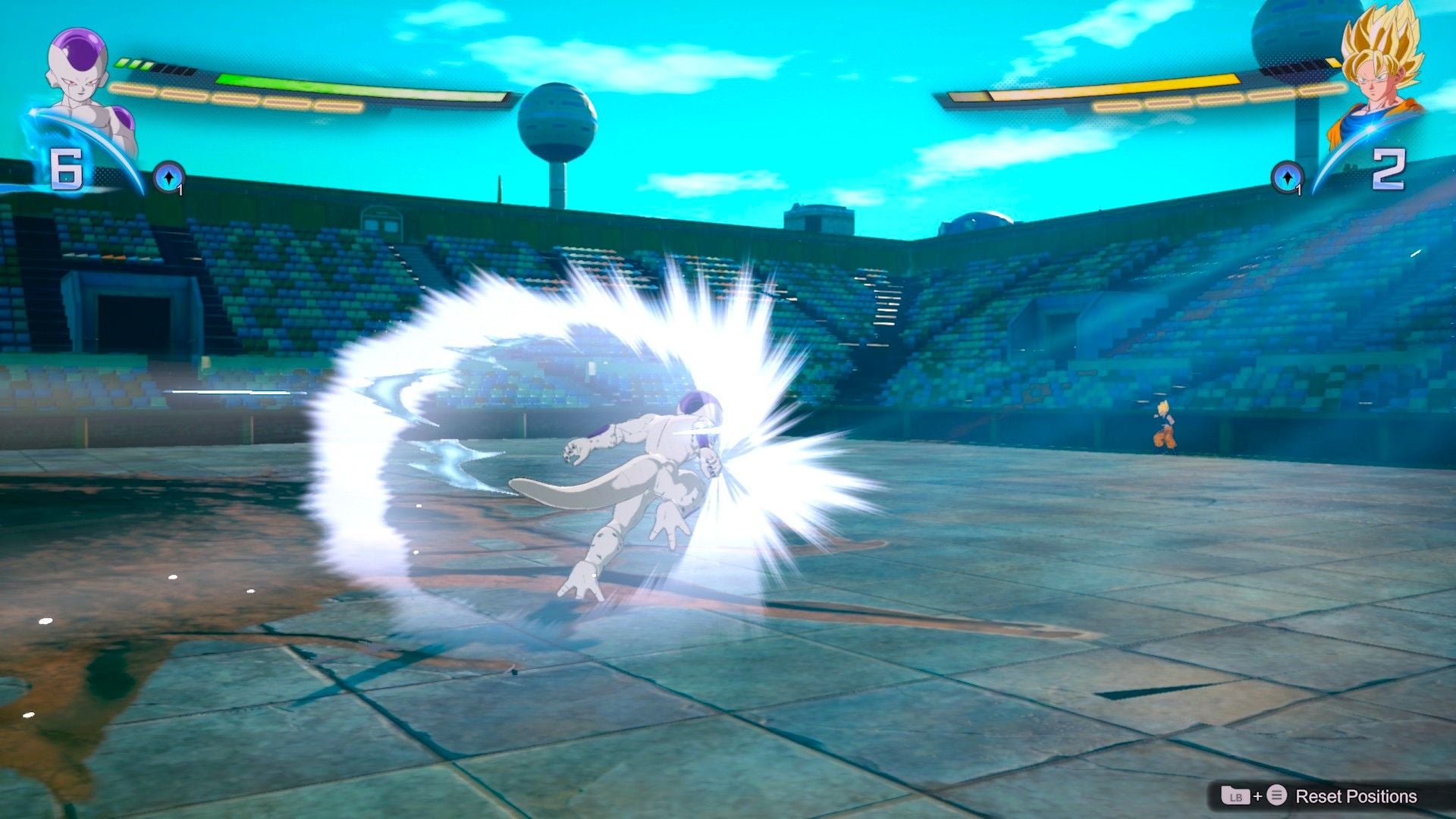This screenshot has height=819, width=1456.
Task: Click the number 6 counter
Action: pyautogui.click(x=67, y=170)
